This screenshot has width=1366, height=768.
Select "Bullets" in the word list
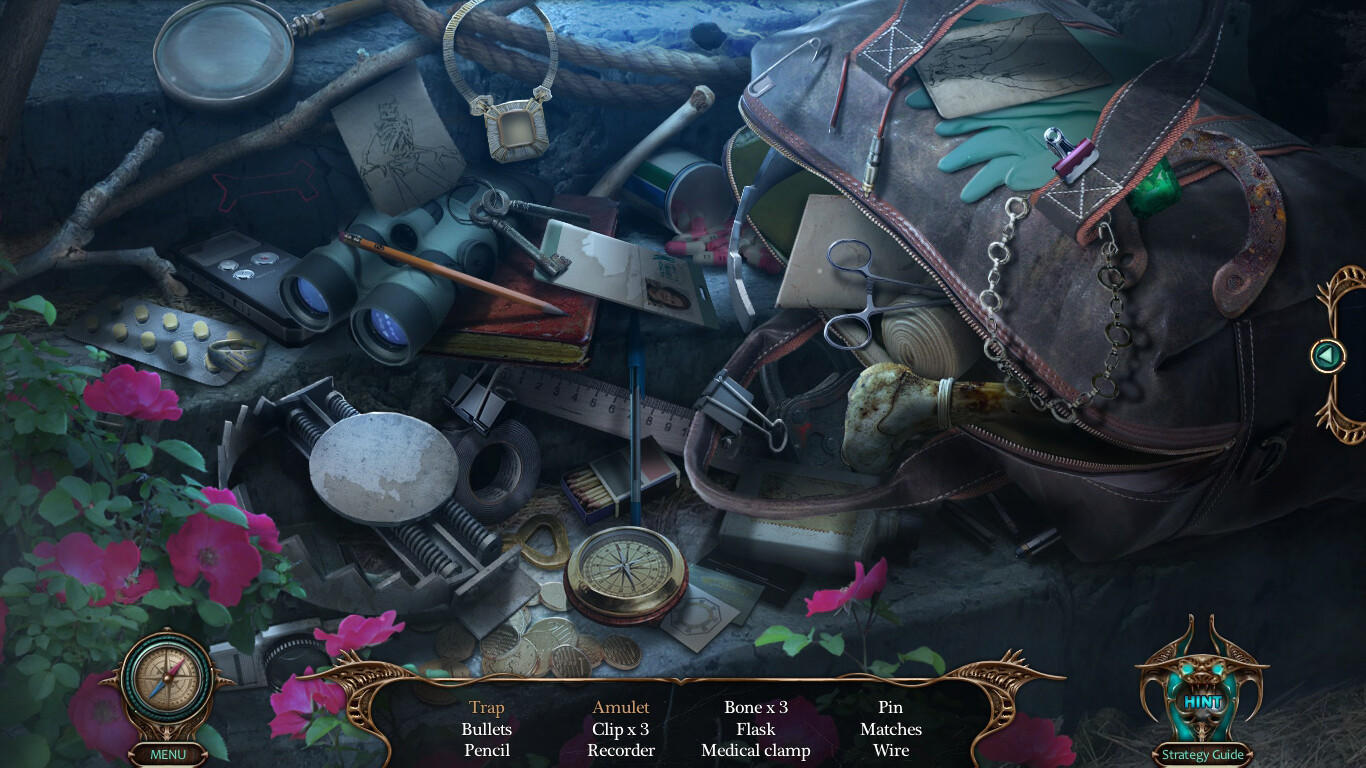tap(487, 729)
